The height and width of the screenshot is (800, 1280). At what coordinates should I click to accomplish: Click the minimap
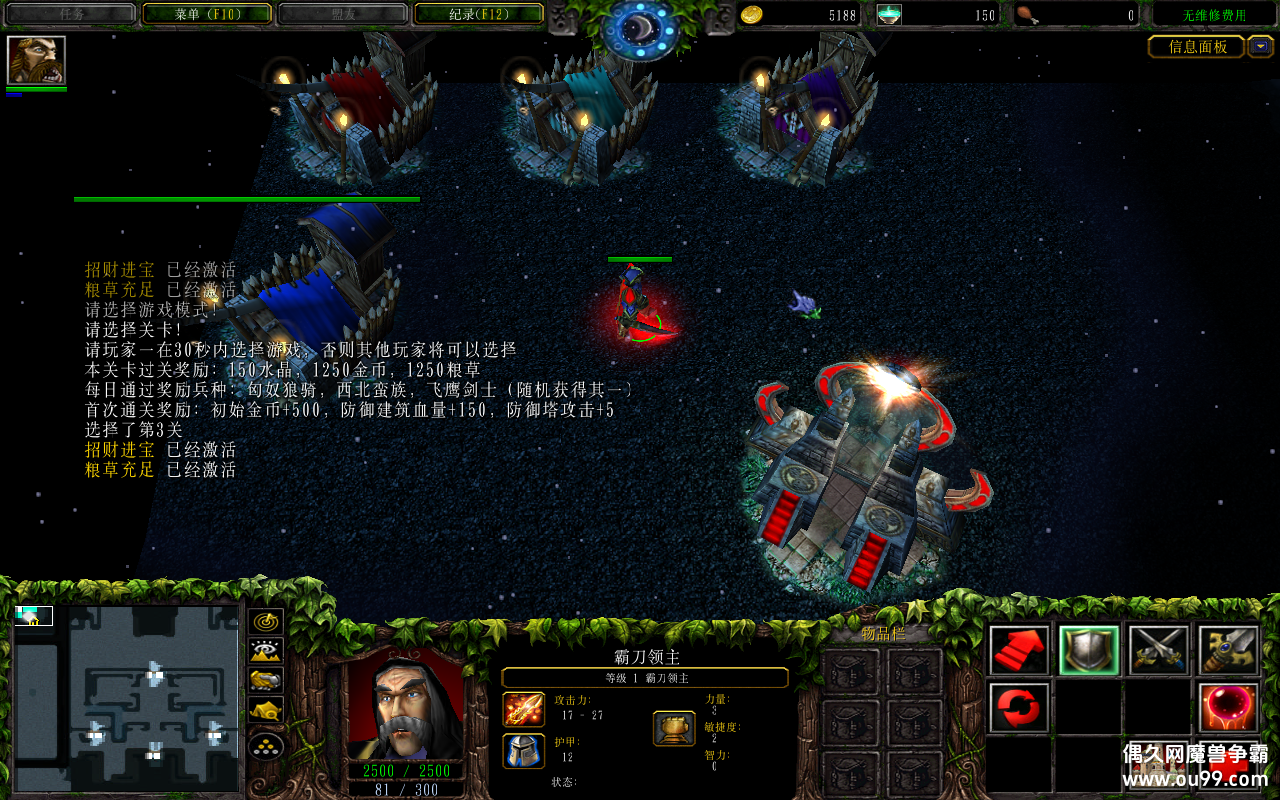click(x=127, y=697)
